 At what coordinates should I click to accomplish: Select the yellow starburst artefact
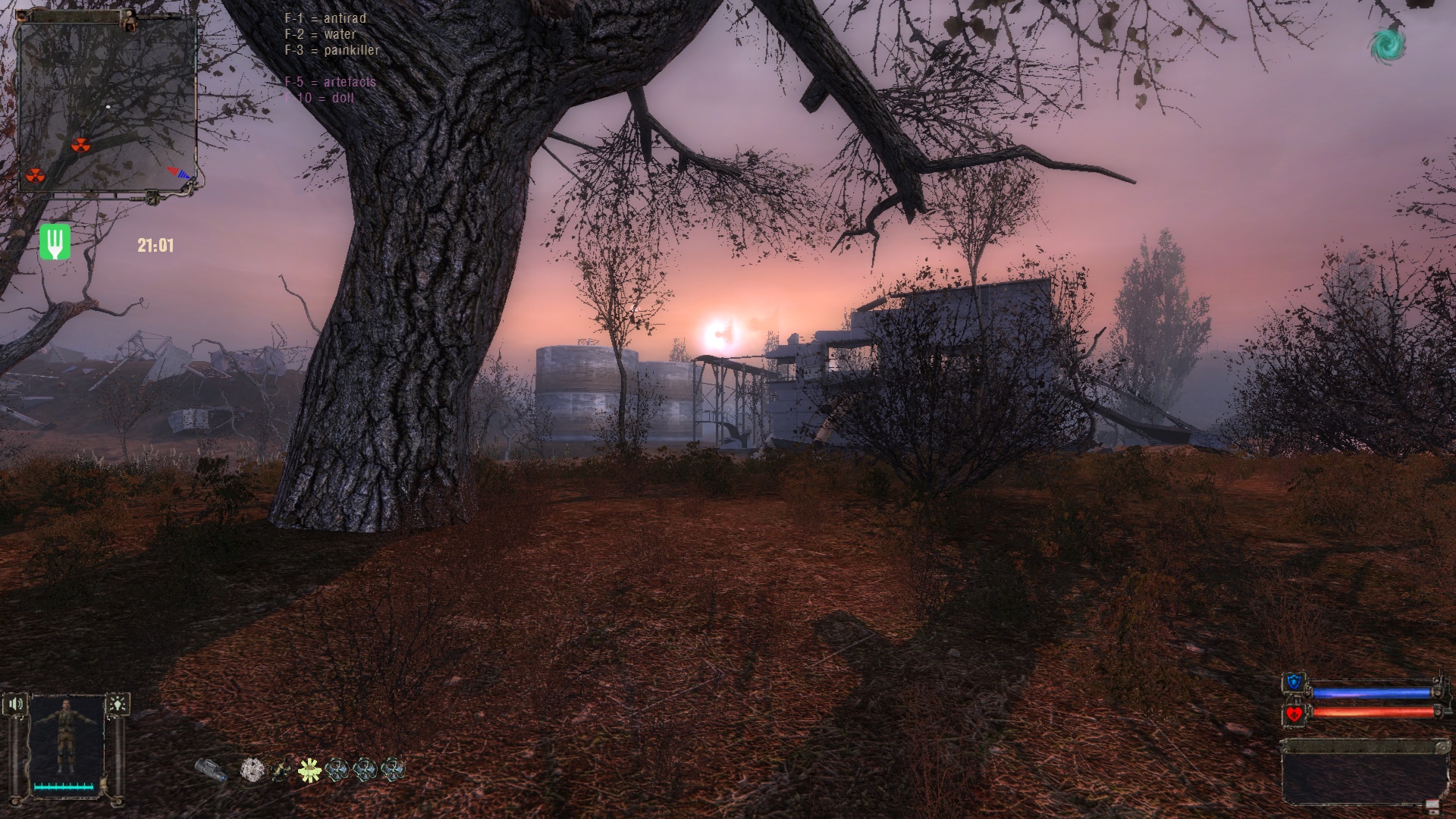pyautogui.click(x=308, y=770)
